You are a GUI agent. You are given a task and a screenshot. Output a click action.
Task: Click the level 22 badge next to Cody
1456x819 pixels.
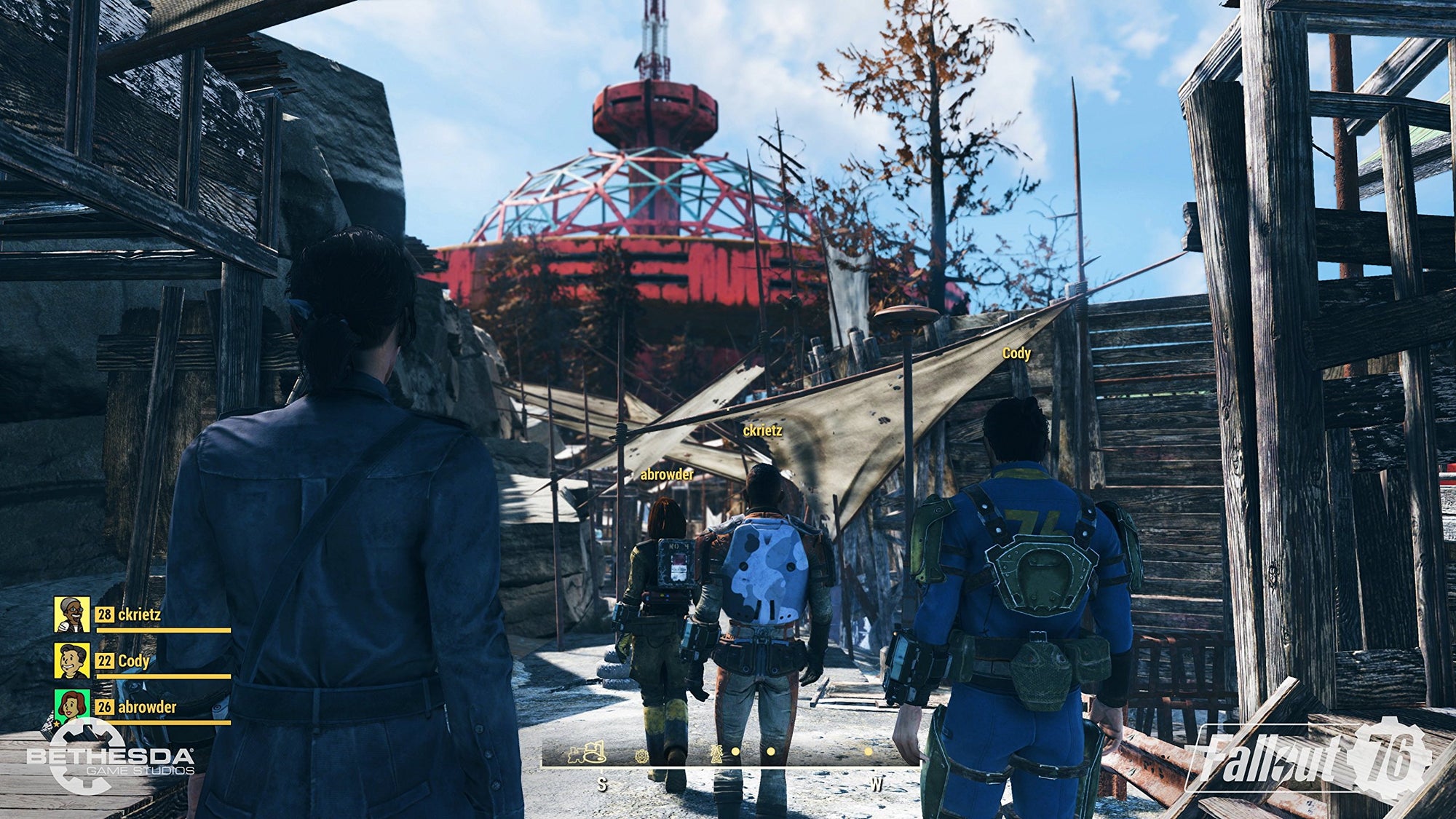[106, 660]
